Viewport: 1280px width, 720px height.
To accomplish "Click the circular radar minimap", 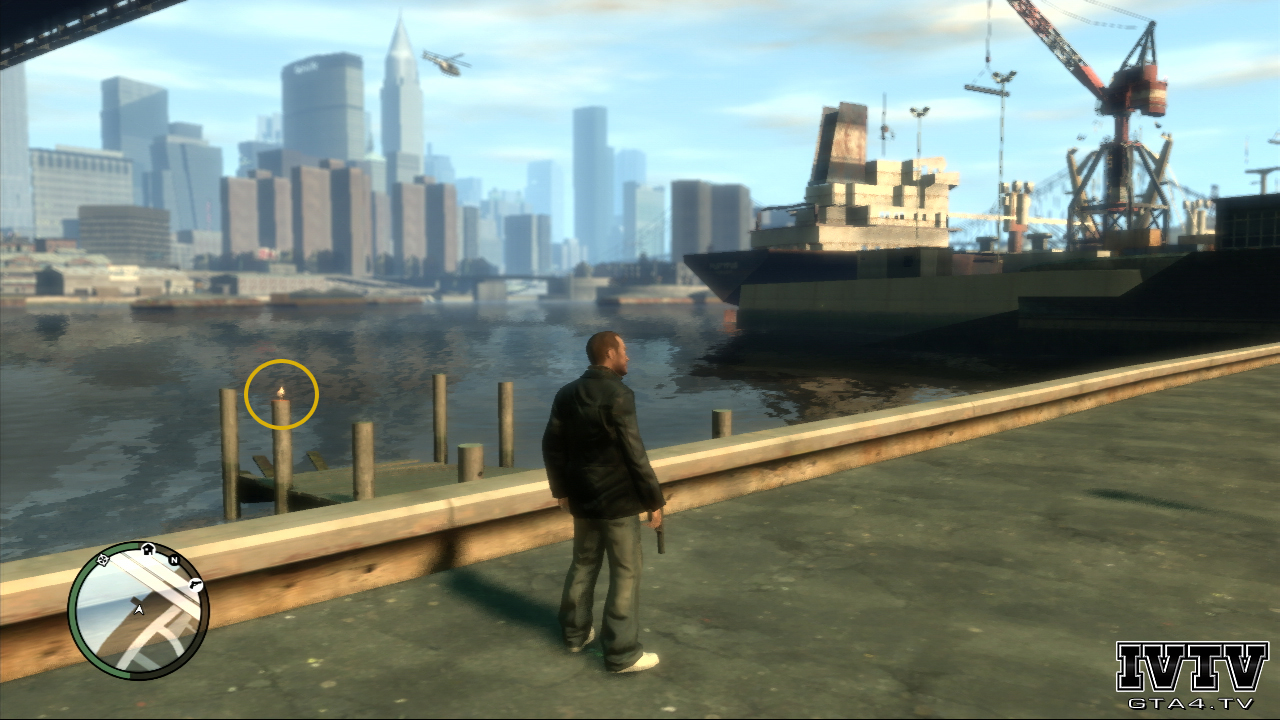I will coord(138,611).
